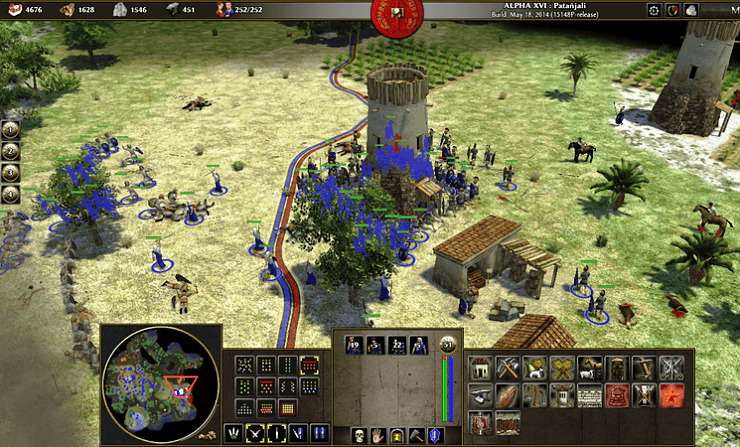Viewport: 740px width, 447px height.
Task: Activate the raised hand stop command
Action: (378, 434)
